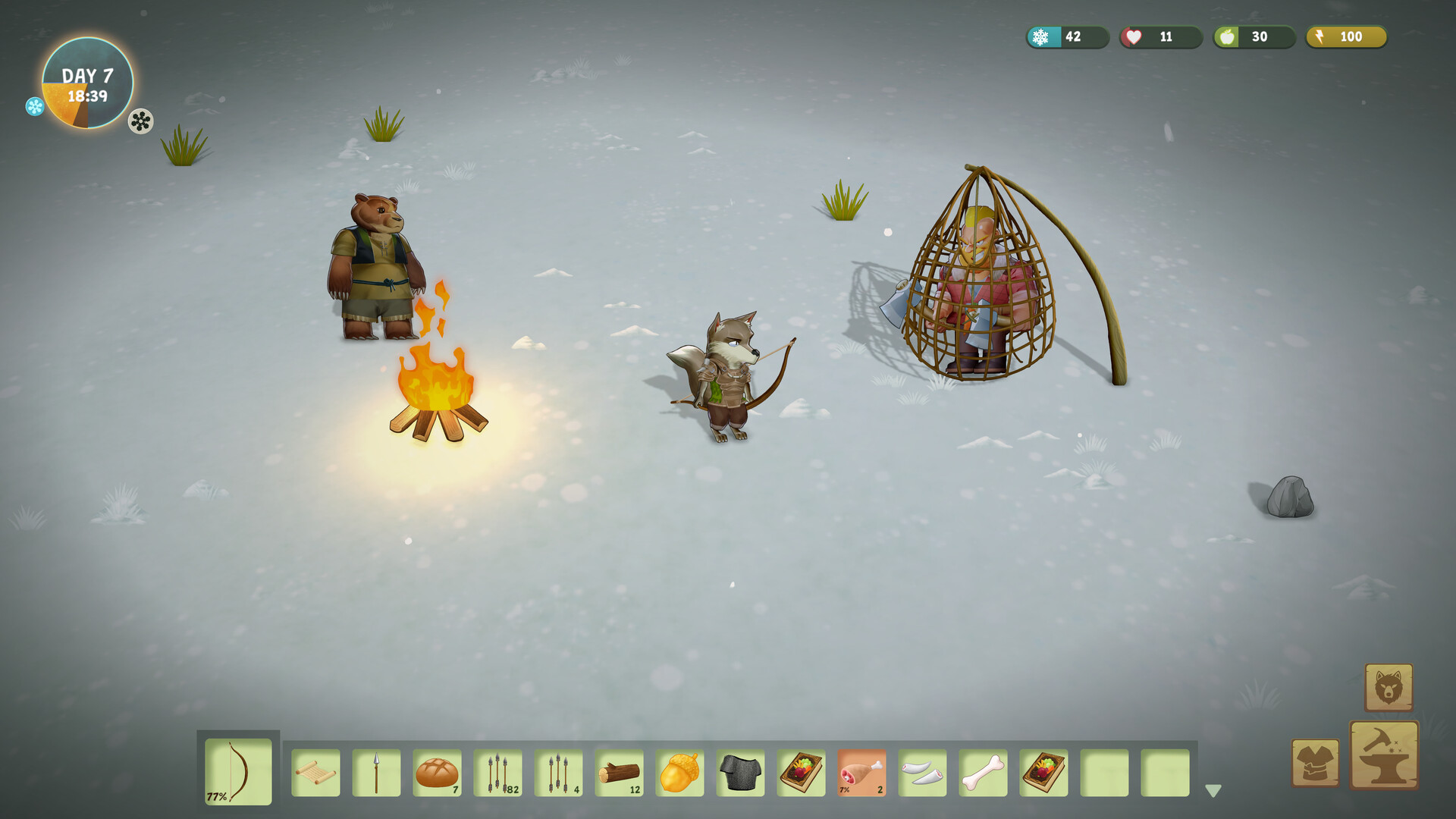The height and width of the screenshot is (819, 1456).
Task: Pick the stack of 4 arrows
Action: tap(558, 773)
